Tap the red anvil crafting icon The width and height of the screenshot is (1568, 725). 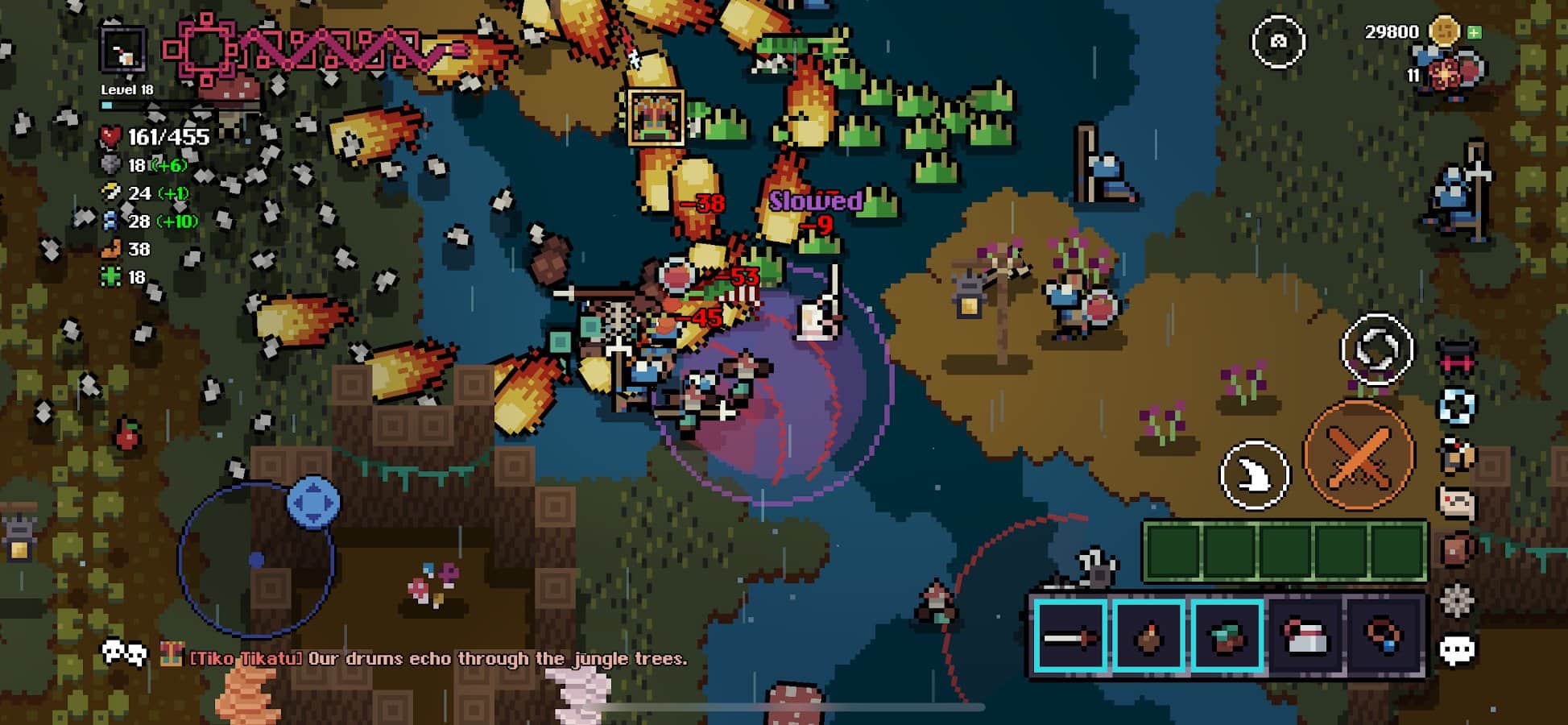pos(1457,358)
